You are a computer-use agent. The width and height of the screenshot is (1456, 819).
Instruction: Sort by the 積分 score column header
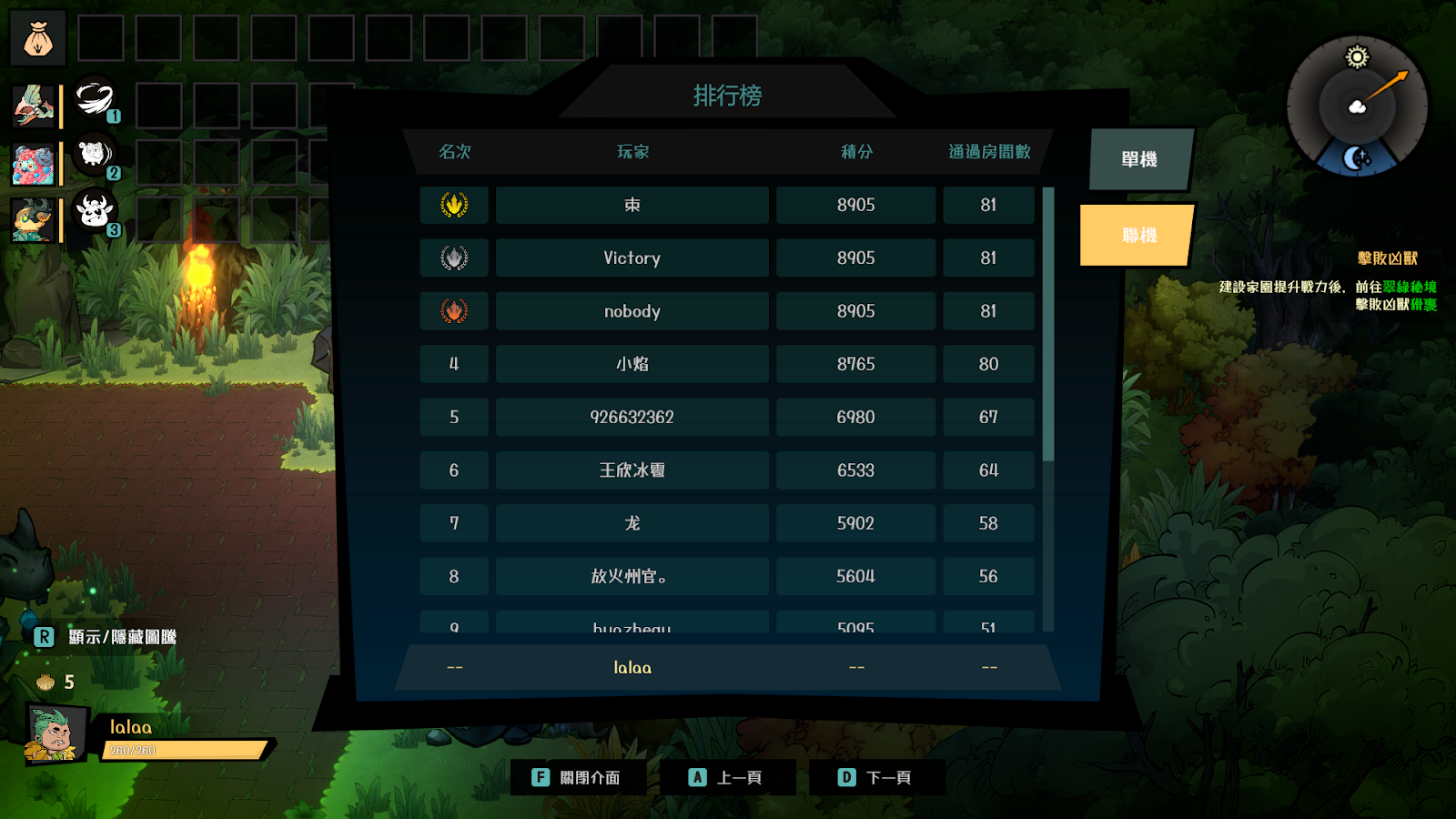[x=856, y=152]
